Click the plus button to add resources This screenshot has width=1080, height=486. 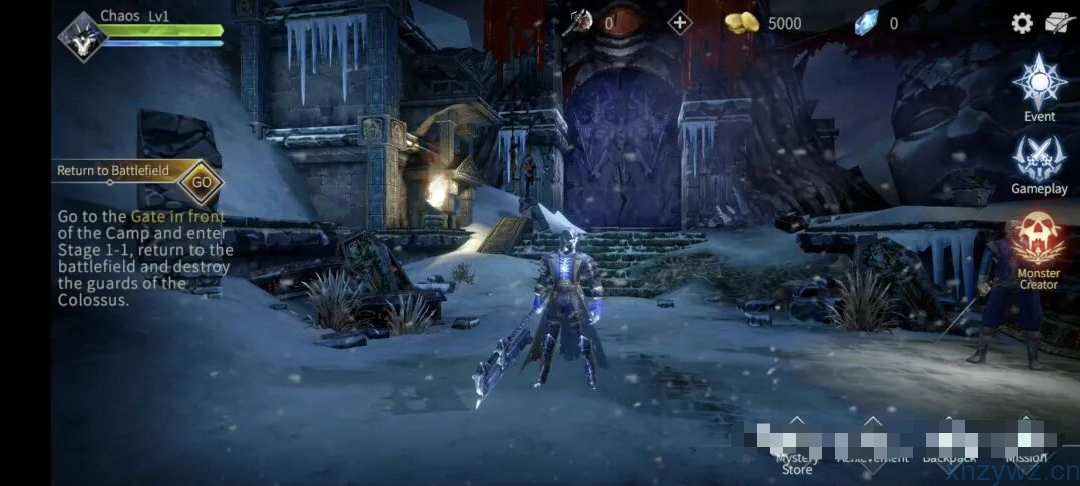pyautogui.click(x=680, y=22)
